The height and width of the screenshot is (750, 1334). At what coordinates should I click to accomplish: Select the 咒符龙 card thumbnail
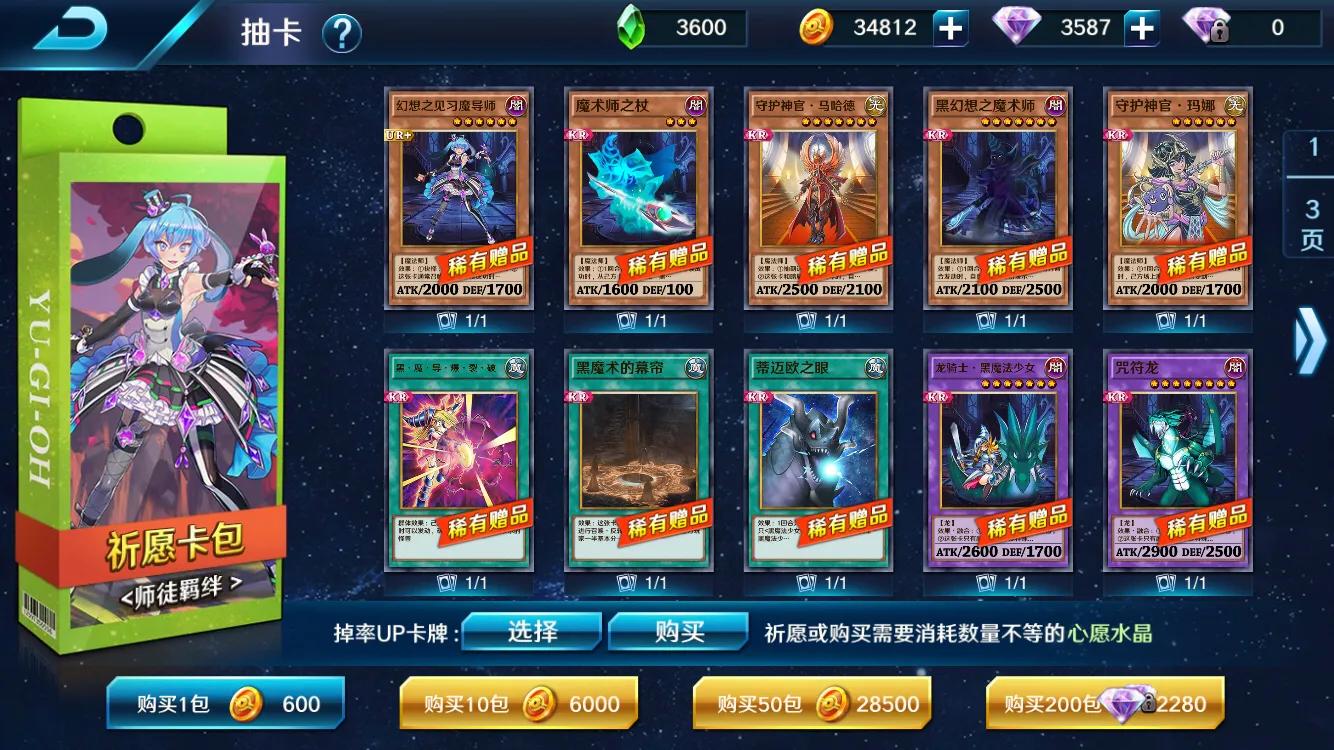point(1177,460)
